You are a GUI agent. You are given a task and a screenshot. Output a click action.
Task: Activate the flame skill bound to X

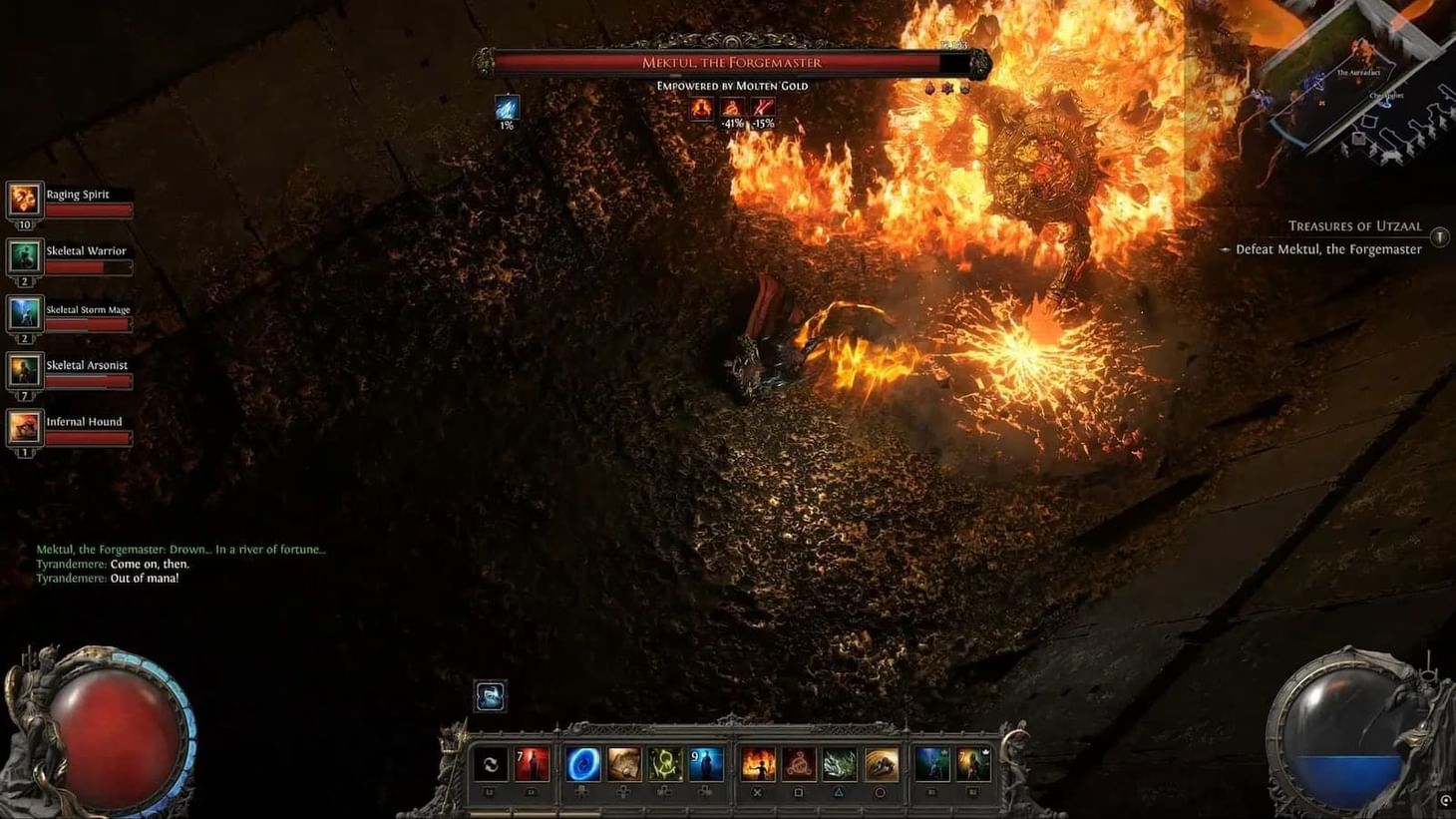click(760, 765)
